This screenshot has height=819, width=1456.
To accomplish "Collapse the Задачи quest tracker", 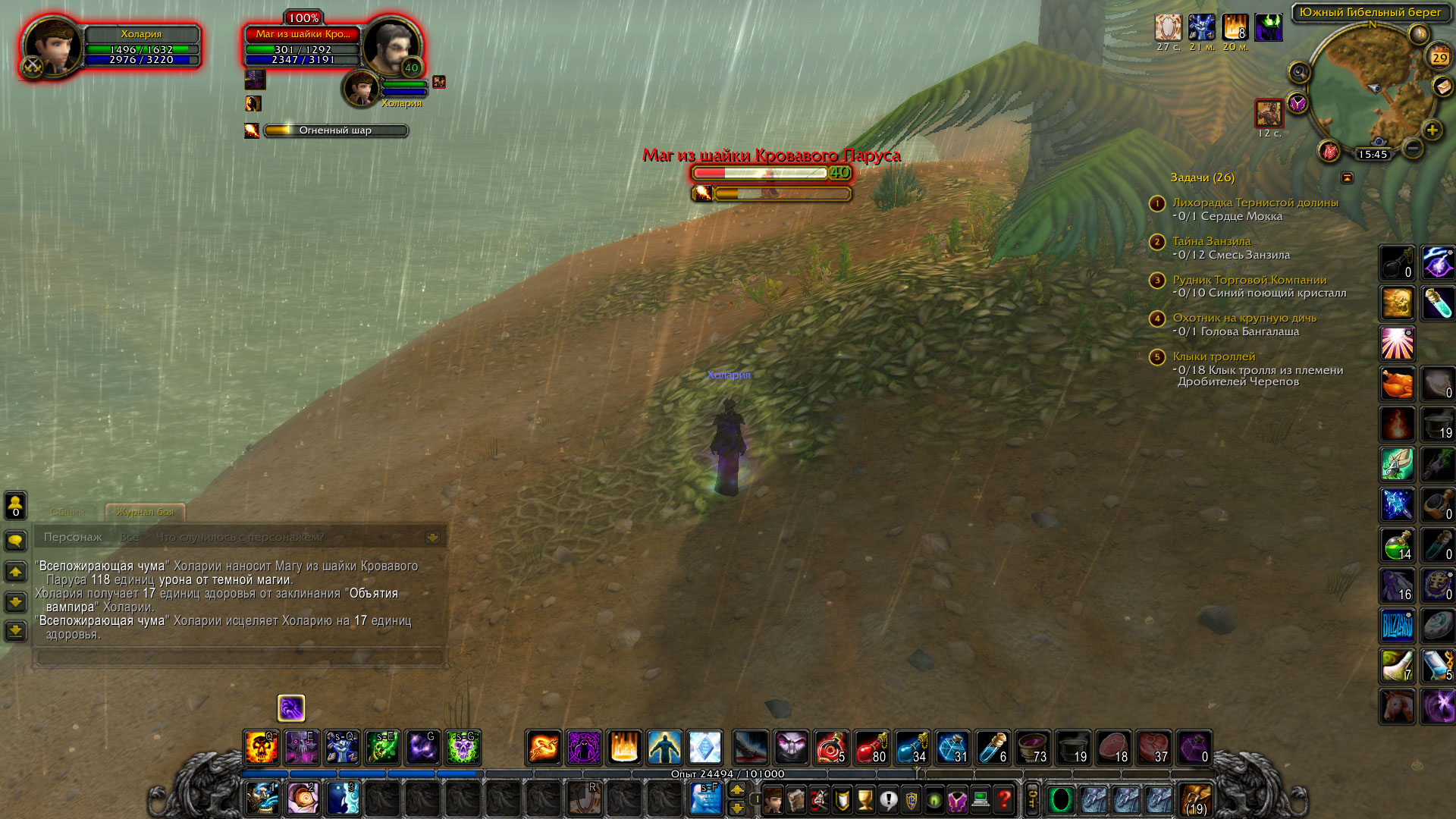I will [1347, 177].
